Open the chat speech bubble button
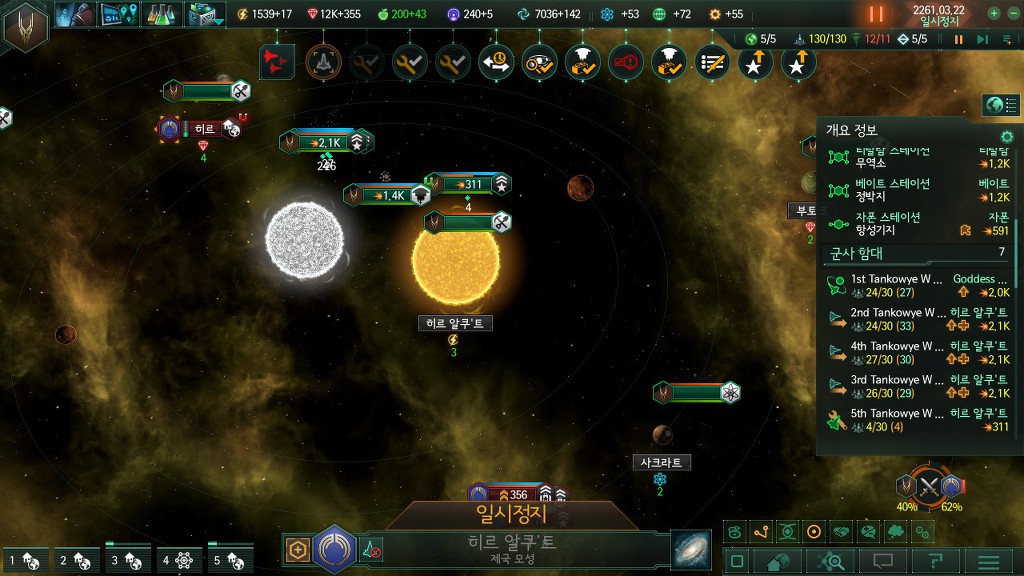 point(883,561)
